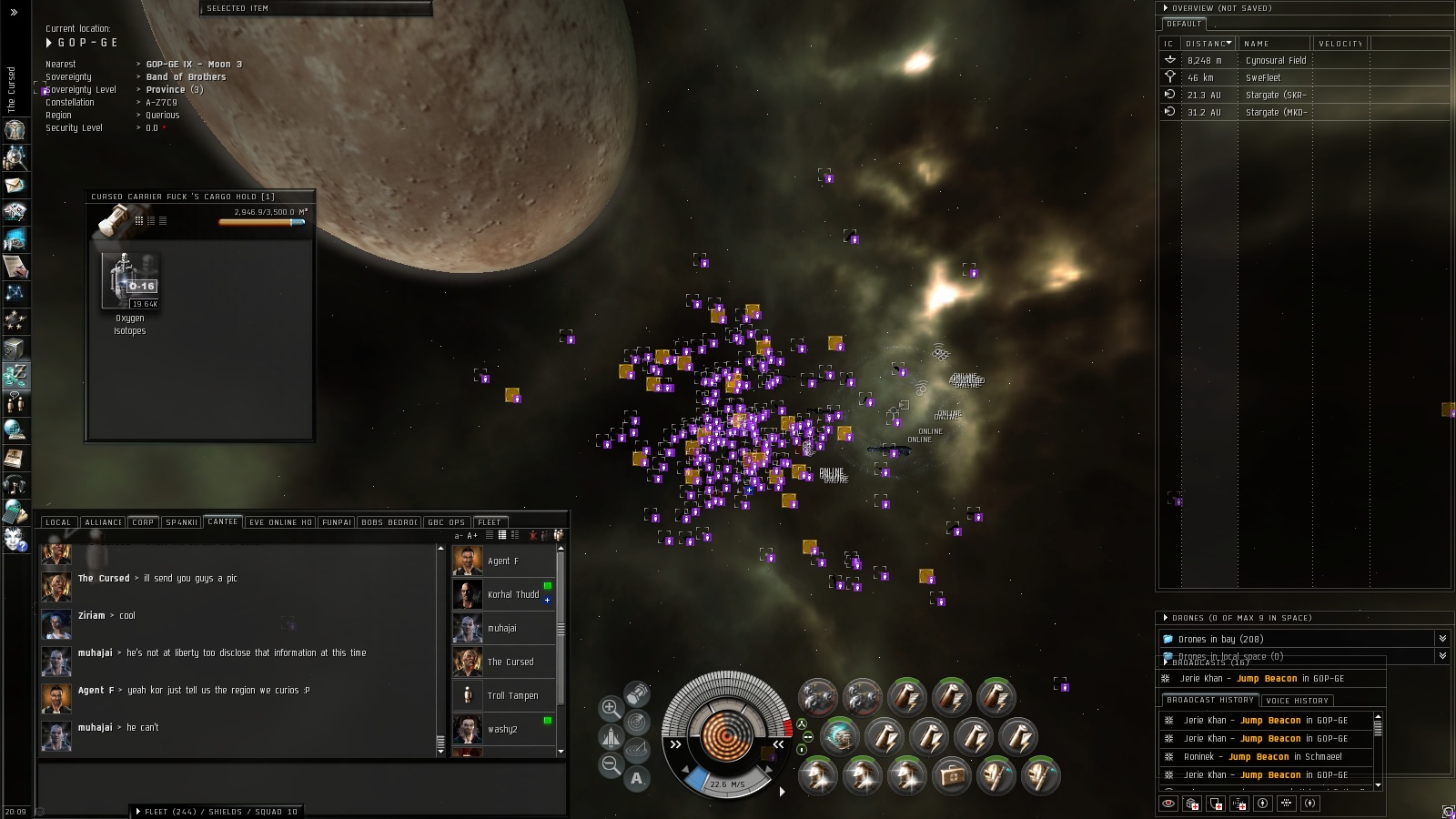1456x819 pixels.
Task: Click the magnifier zoom-in HUD button
Action: 611,708
